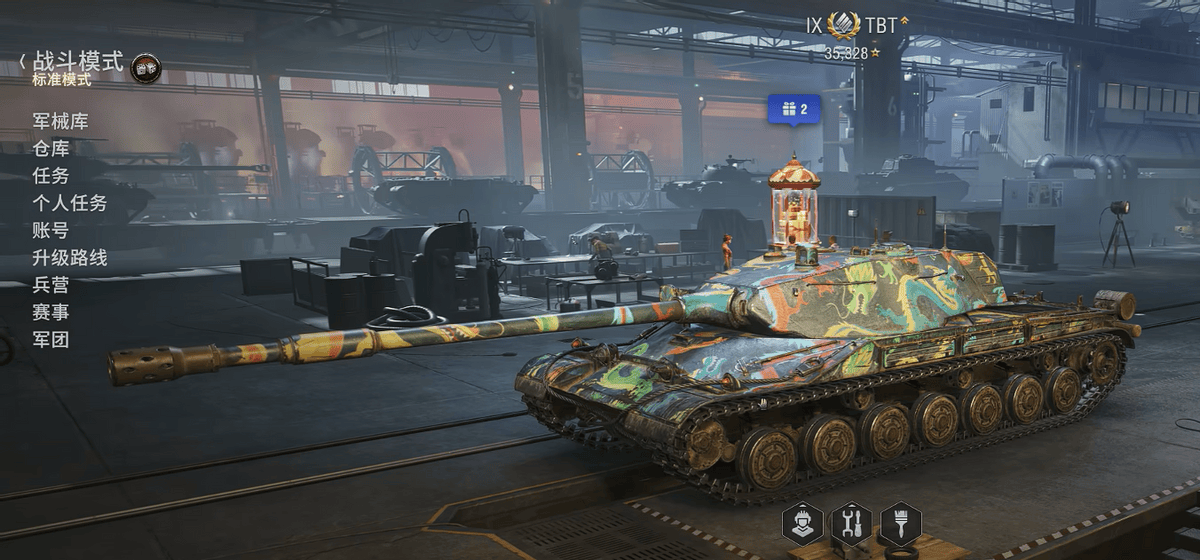Show the 任务 missions list
This screenshot has width=1200, height=560.
pyautogui.click(x=51, y=176)
